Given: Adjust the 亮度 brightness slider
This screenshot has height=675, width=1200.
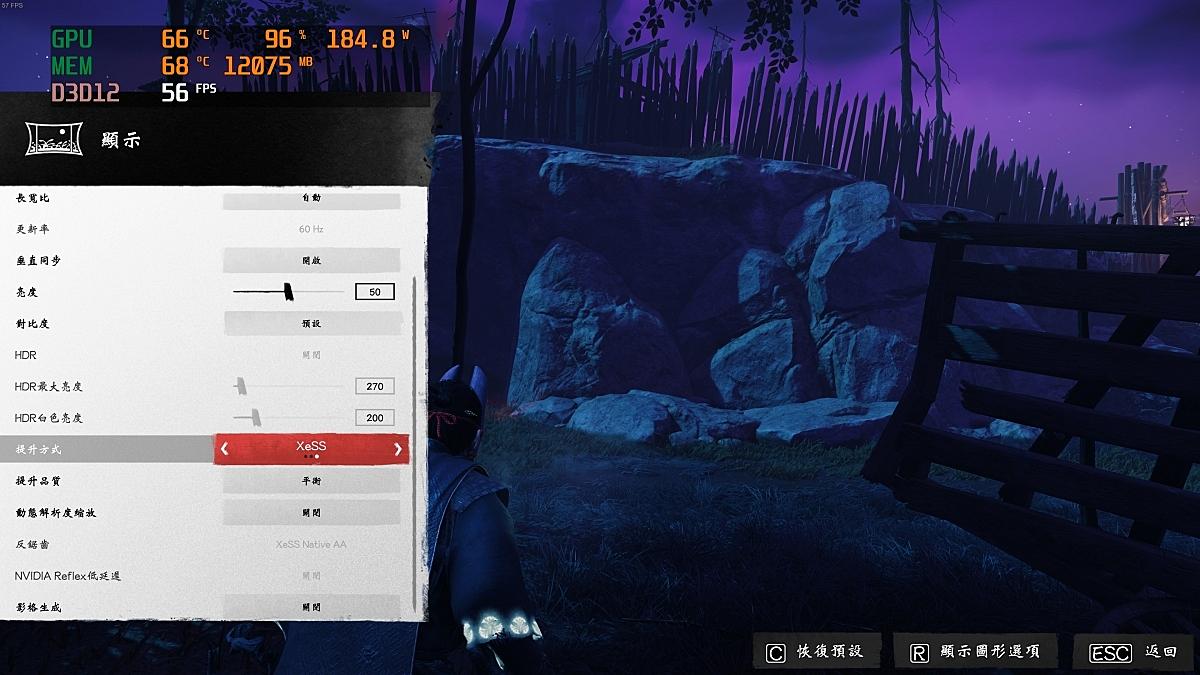Looking at the screenshot, I should [x=288, y=292].
